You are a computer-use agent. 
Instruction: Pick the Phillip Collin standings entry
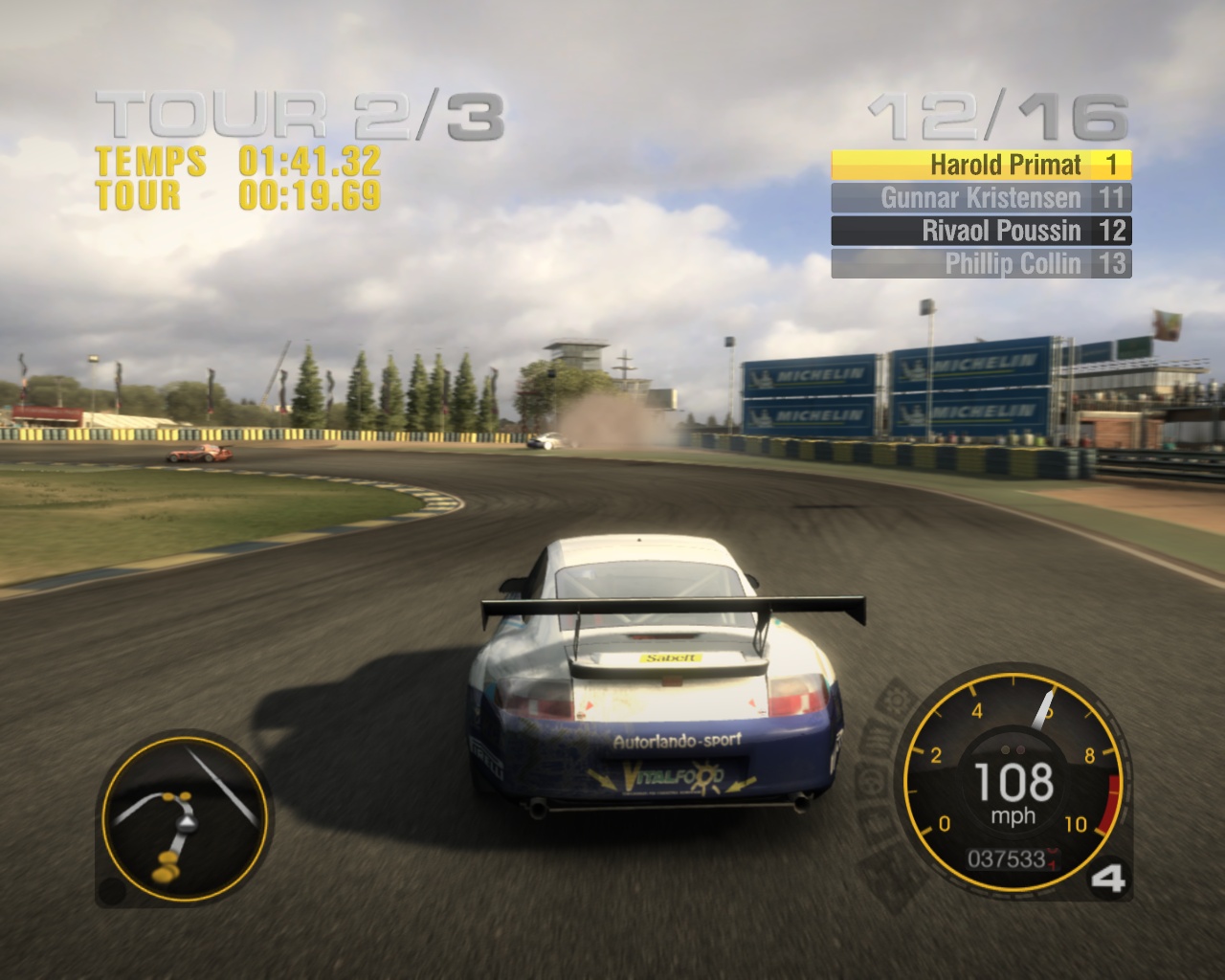point(981,263)
